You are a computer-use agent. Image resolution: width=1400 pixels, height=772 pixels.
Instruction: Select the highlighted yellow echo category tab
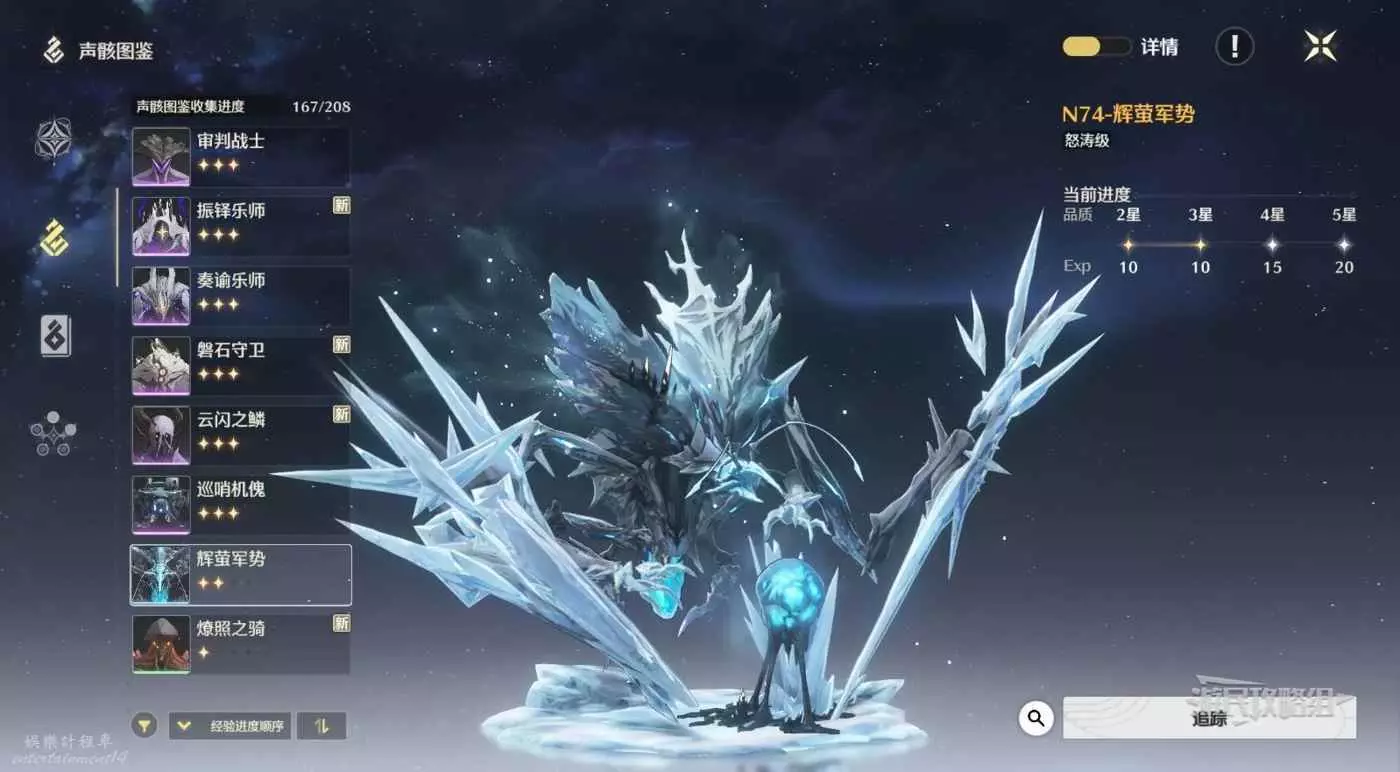pos(53,237)
